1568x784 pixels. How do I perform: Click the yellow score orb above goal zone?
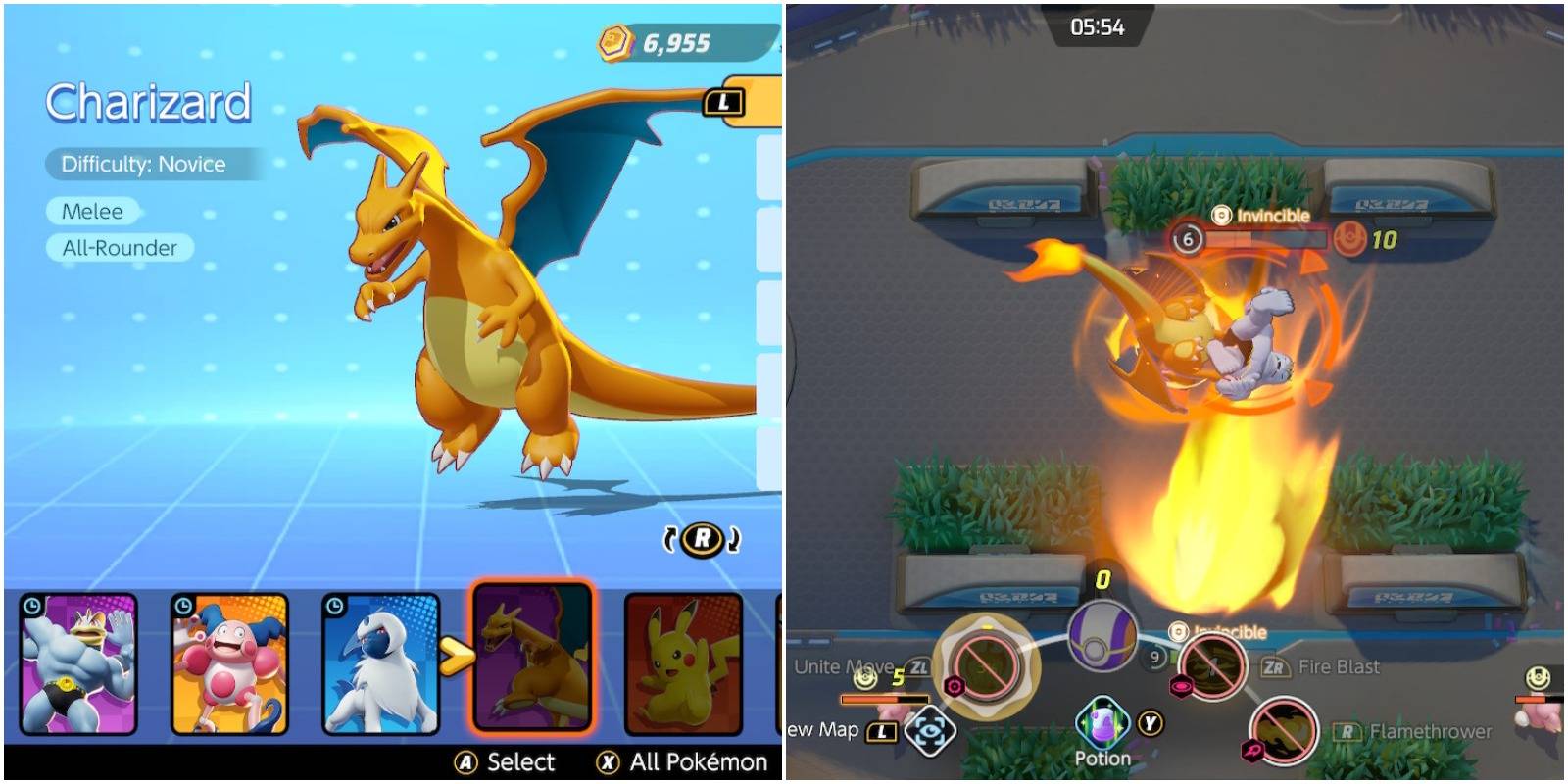[1102, 580]
